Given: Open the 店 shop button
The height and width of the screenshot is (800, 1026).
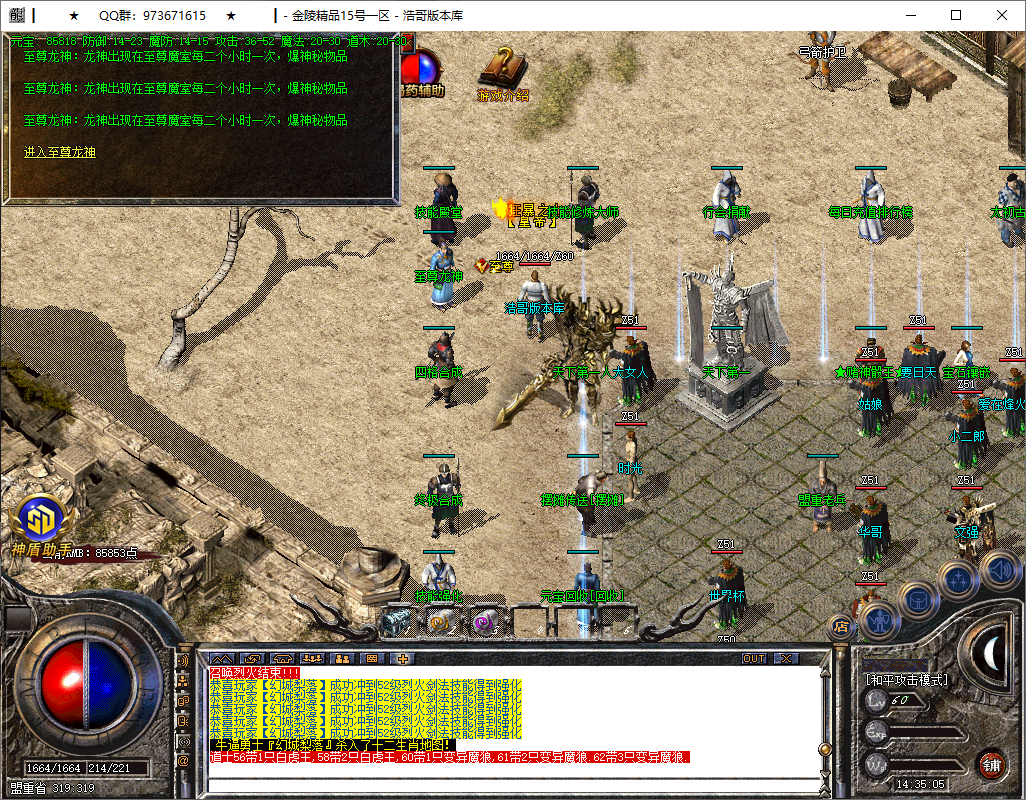Looking at the screenshot, I should click(x=841, y=627).
